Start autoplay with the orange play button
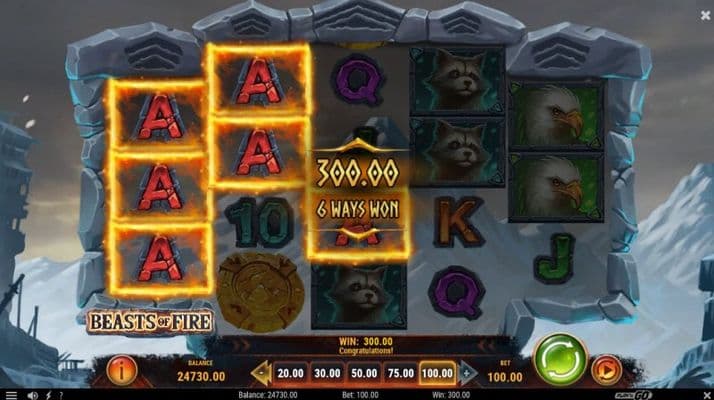The width and height of the screenshot is (714, 400). coord(606,371)
